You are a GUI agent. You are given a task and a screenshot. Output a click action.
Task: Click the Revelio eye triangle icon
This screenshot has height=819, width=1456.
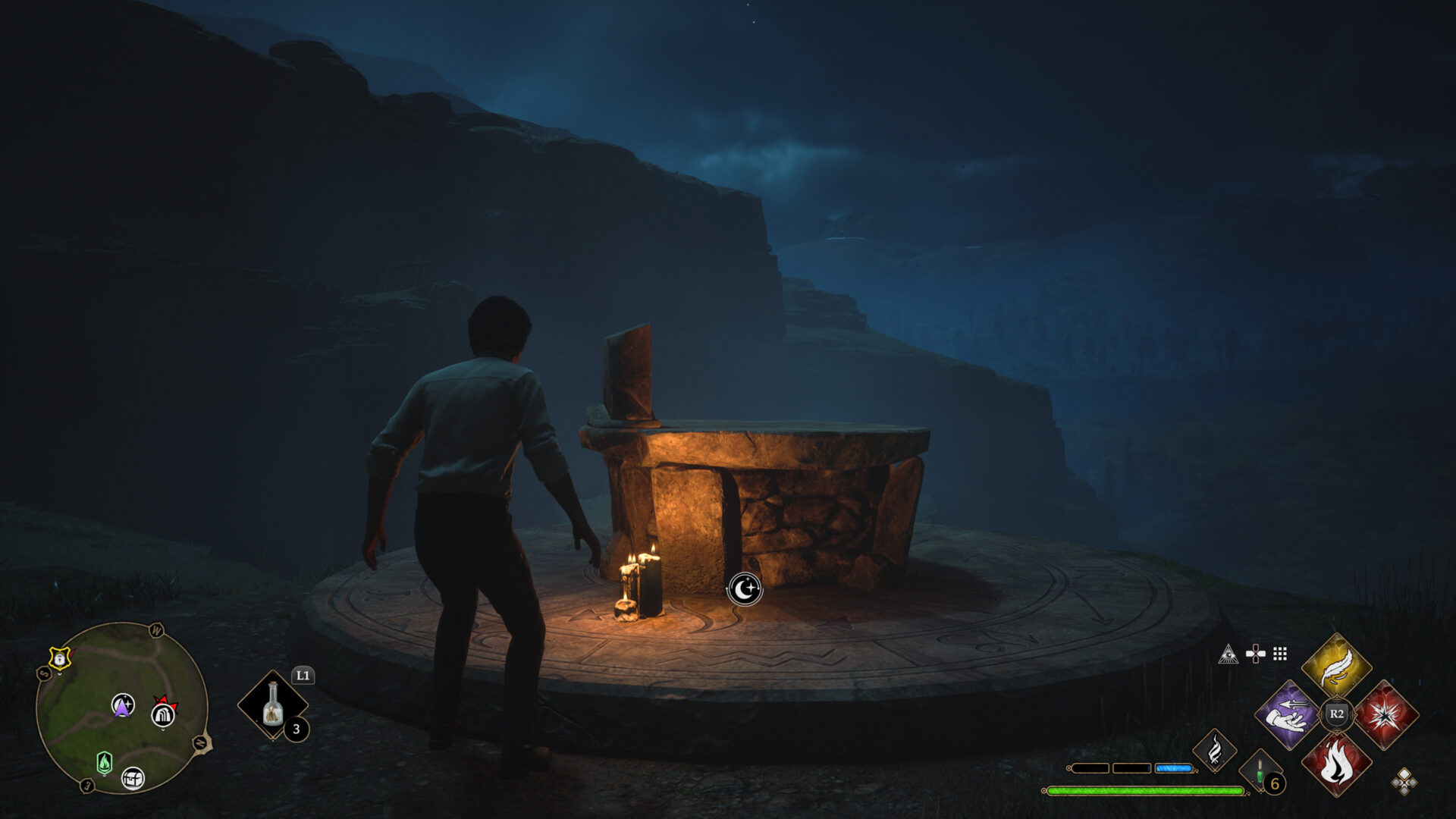pos(1228,654)
